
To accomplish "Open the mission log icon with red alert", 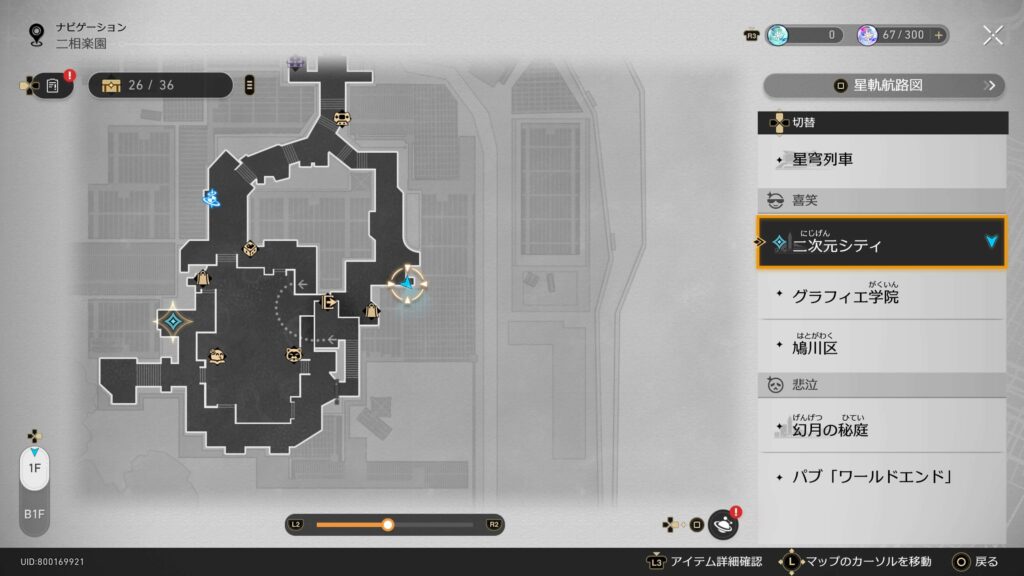I will 54,86.
